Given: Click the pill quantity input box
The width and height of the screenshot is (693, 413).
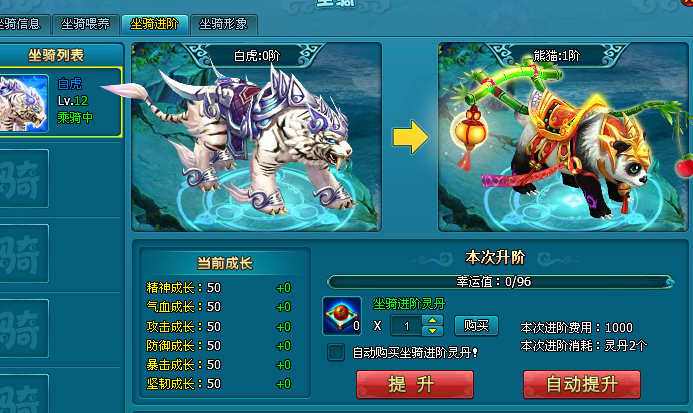Looking at the screenshot, I should (x=407, y=326).
